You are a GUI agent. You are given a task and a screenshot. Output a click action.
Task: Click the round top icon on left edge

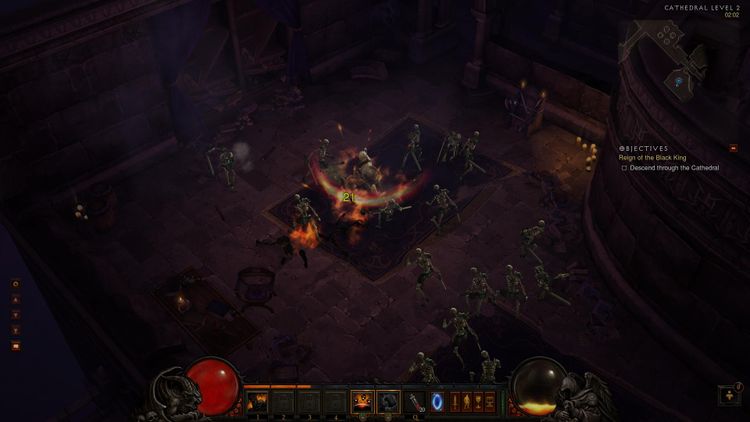coord(16,284)
